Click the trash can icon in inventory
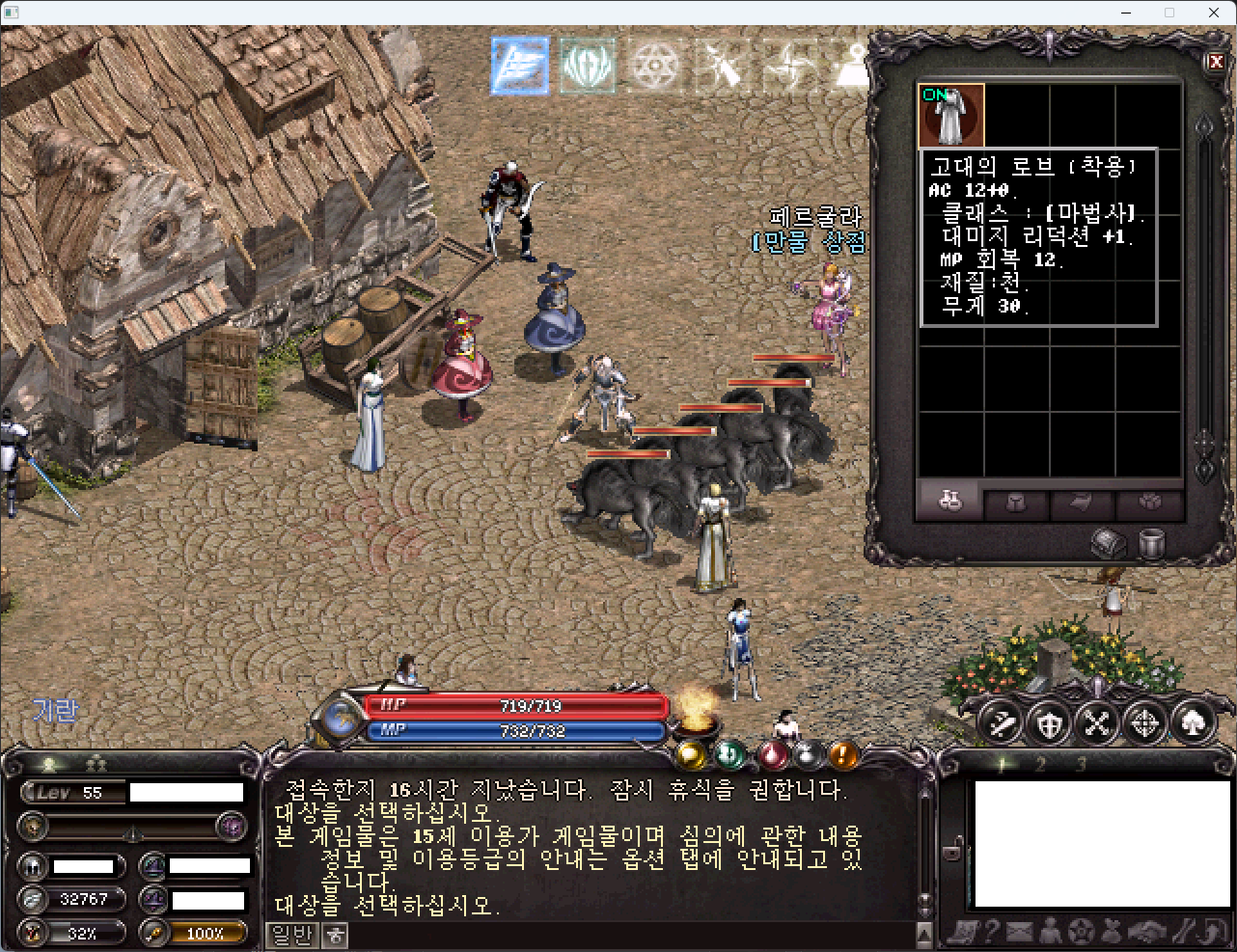This screenshot has width=1237, height=952. [1151, 544]
